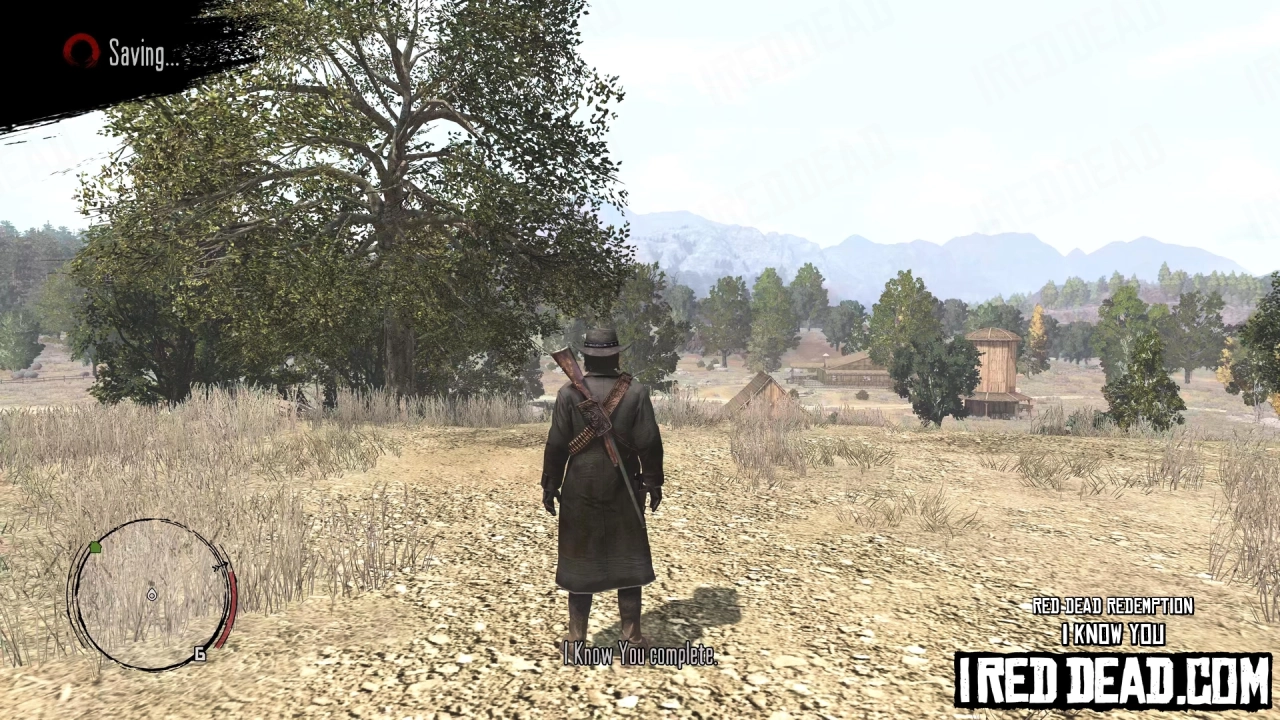1280x720 pixels.
Task: Select the I KNOW YOU mission label
Action: point(1113,633)
